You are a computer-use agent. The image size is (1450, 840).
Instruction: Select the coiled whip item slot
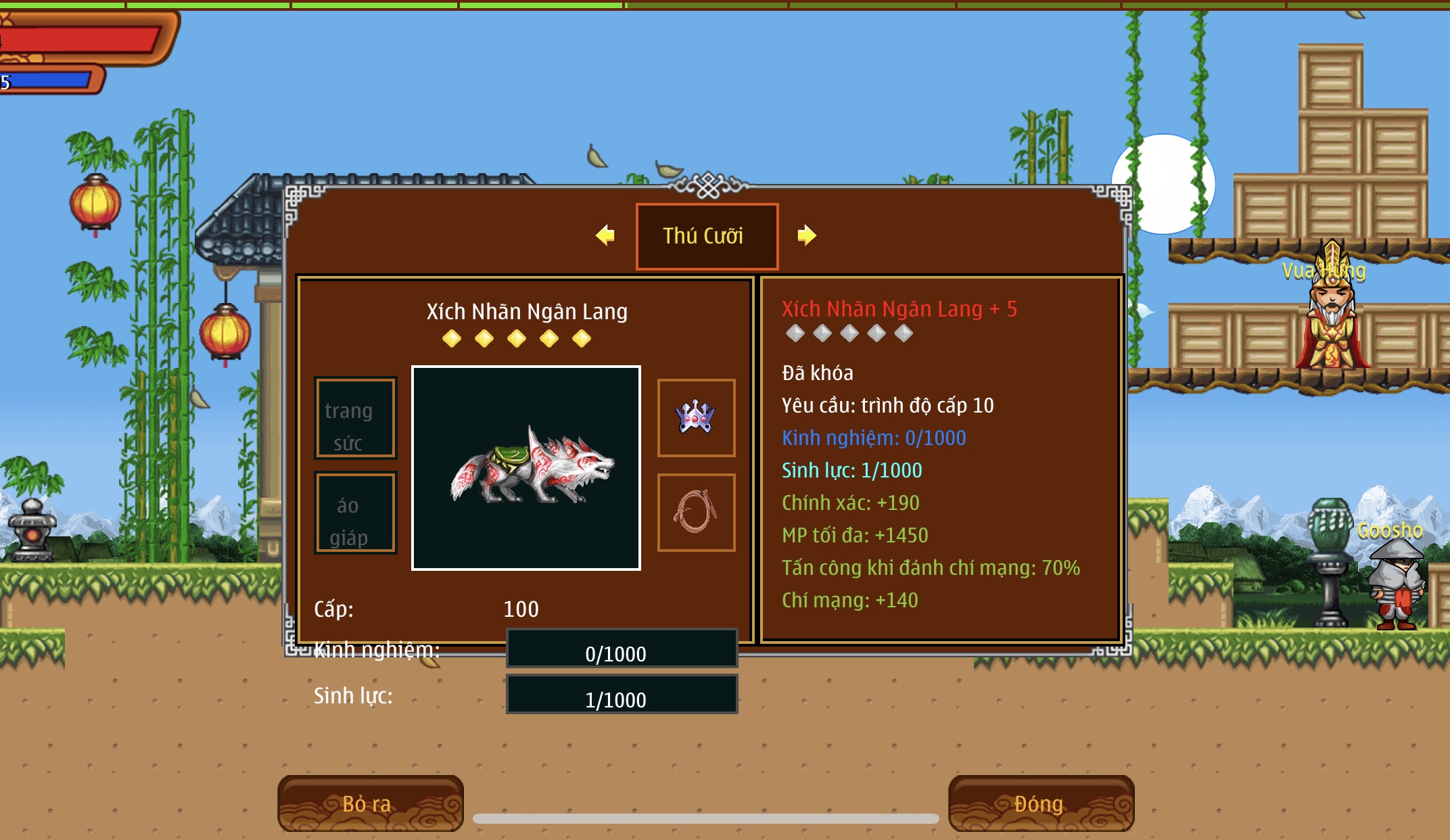point(696,512)
